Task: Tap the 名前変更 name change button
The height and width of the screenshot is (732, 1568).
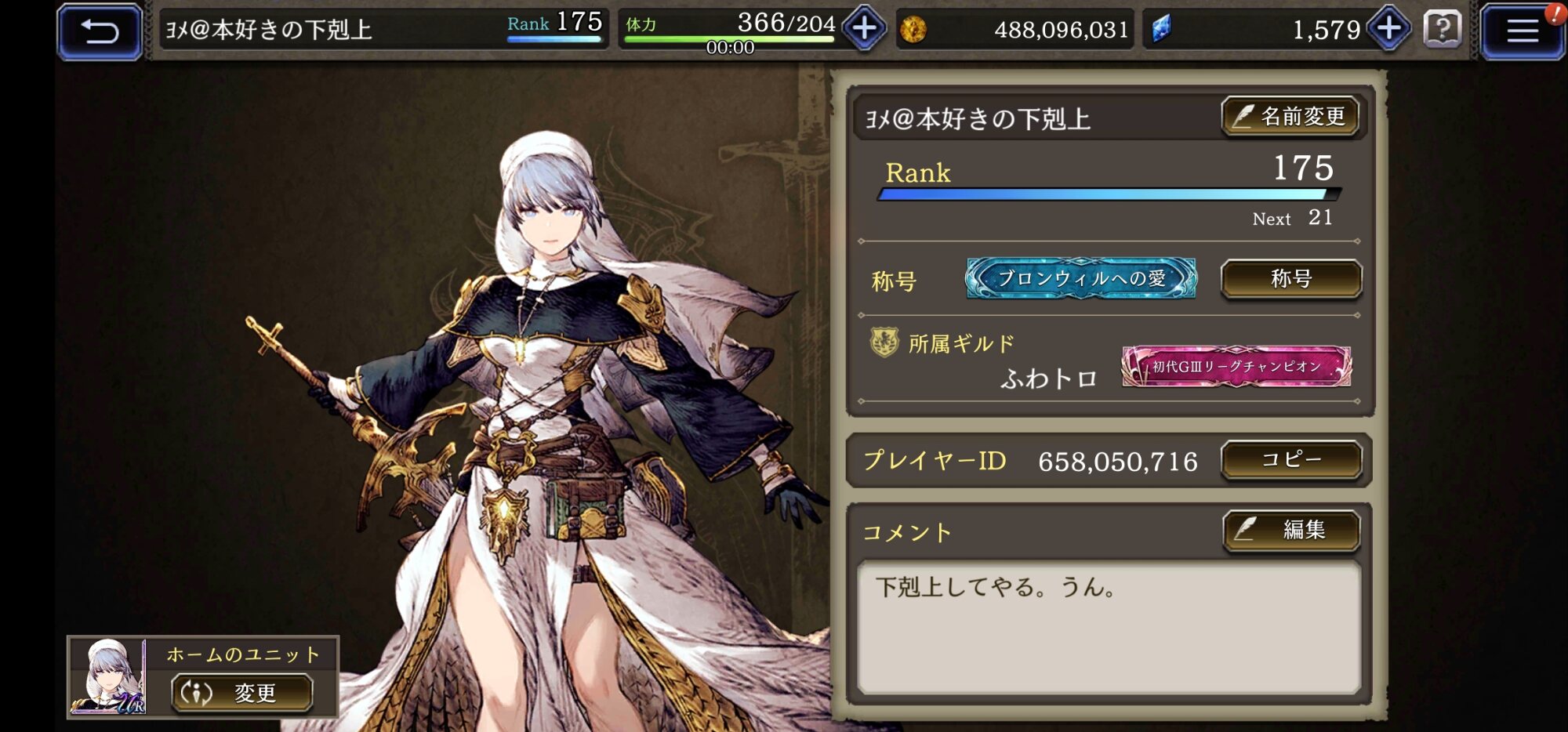Action: point(1290,117)
